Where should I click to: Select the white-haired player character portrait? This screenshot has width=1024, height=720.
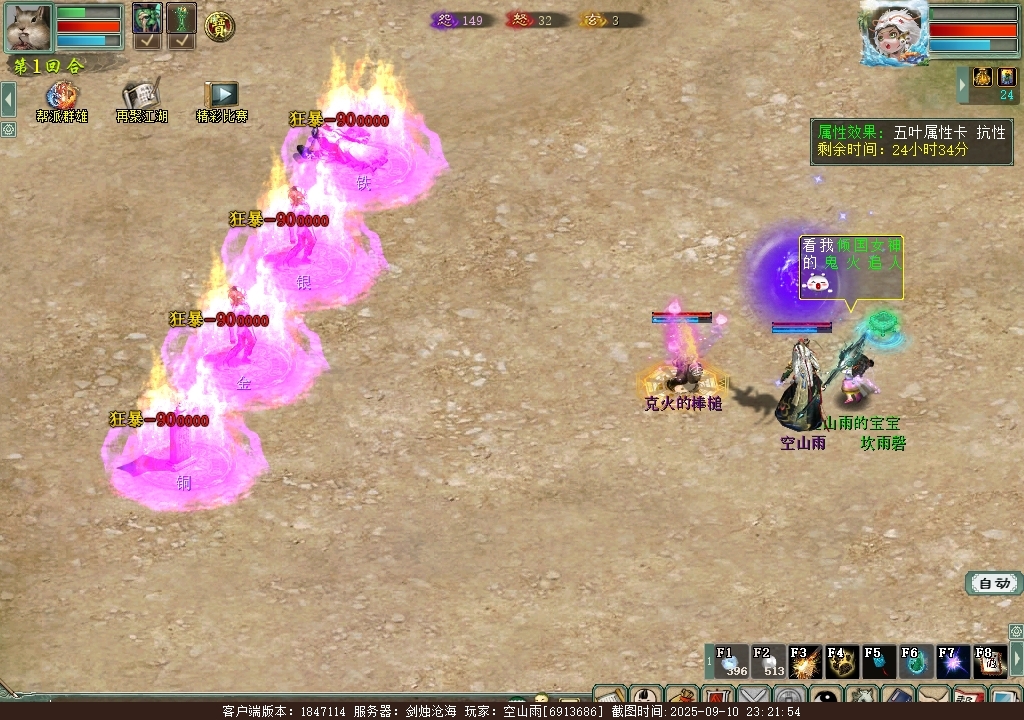893,32
